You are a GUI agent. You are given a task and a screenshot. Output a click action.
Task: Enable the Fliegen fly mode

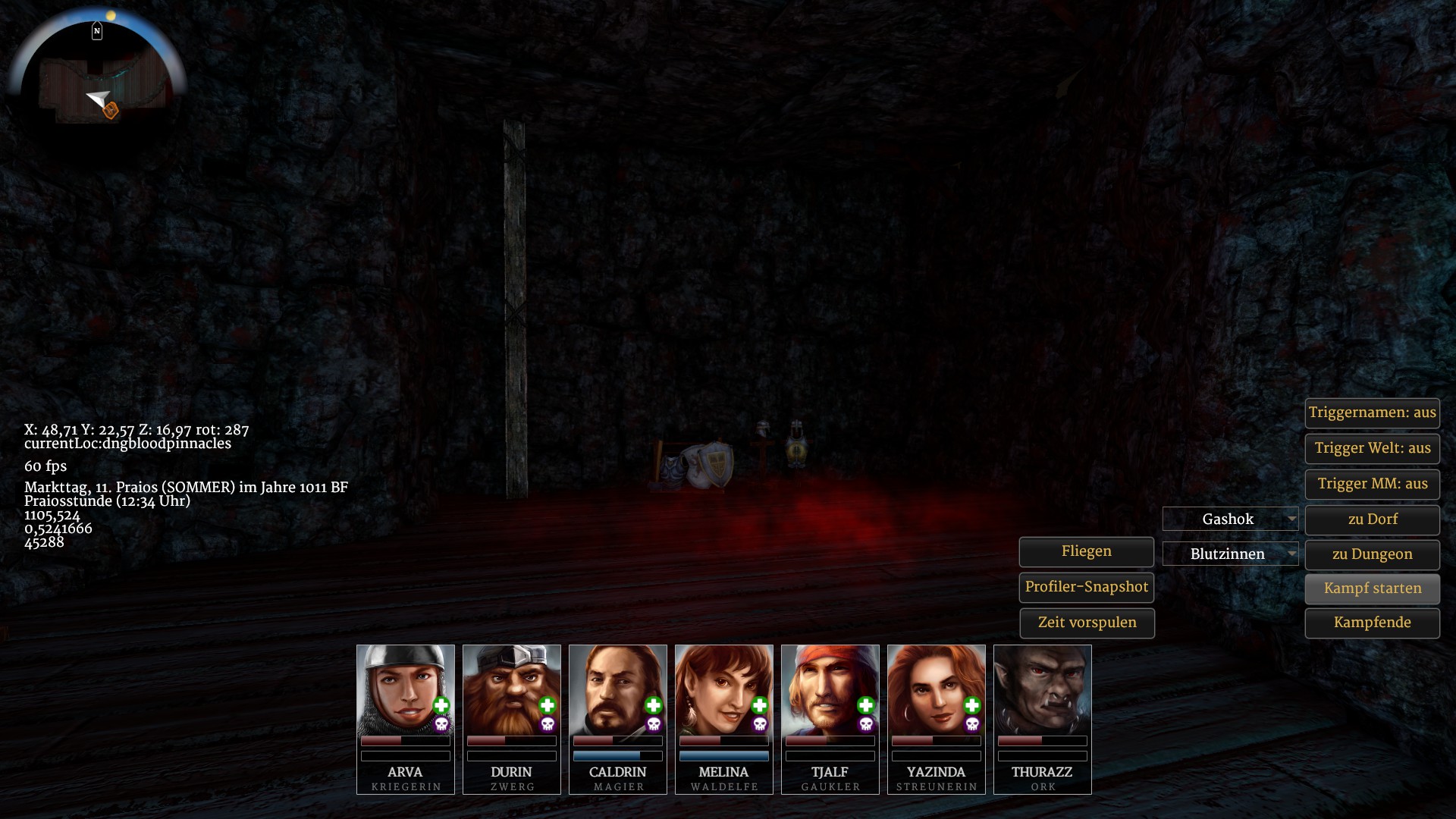(x=1086, y=551)
